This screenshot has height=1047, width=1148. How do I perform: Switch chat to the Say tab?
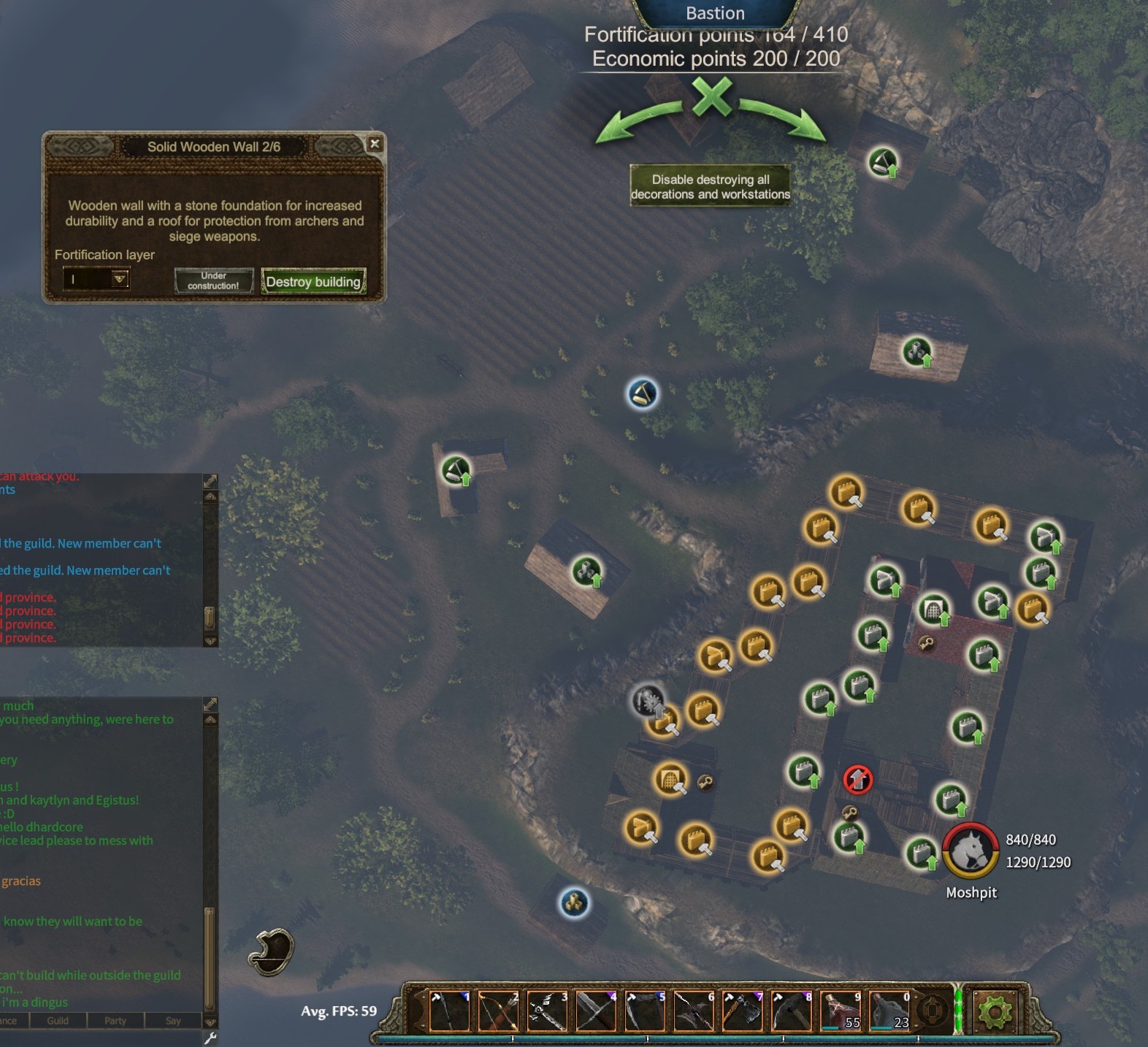coord(173,1021)
